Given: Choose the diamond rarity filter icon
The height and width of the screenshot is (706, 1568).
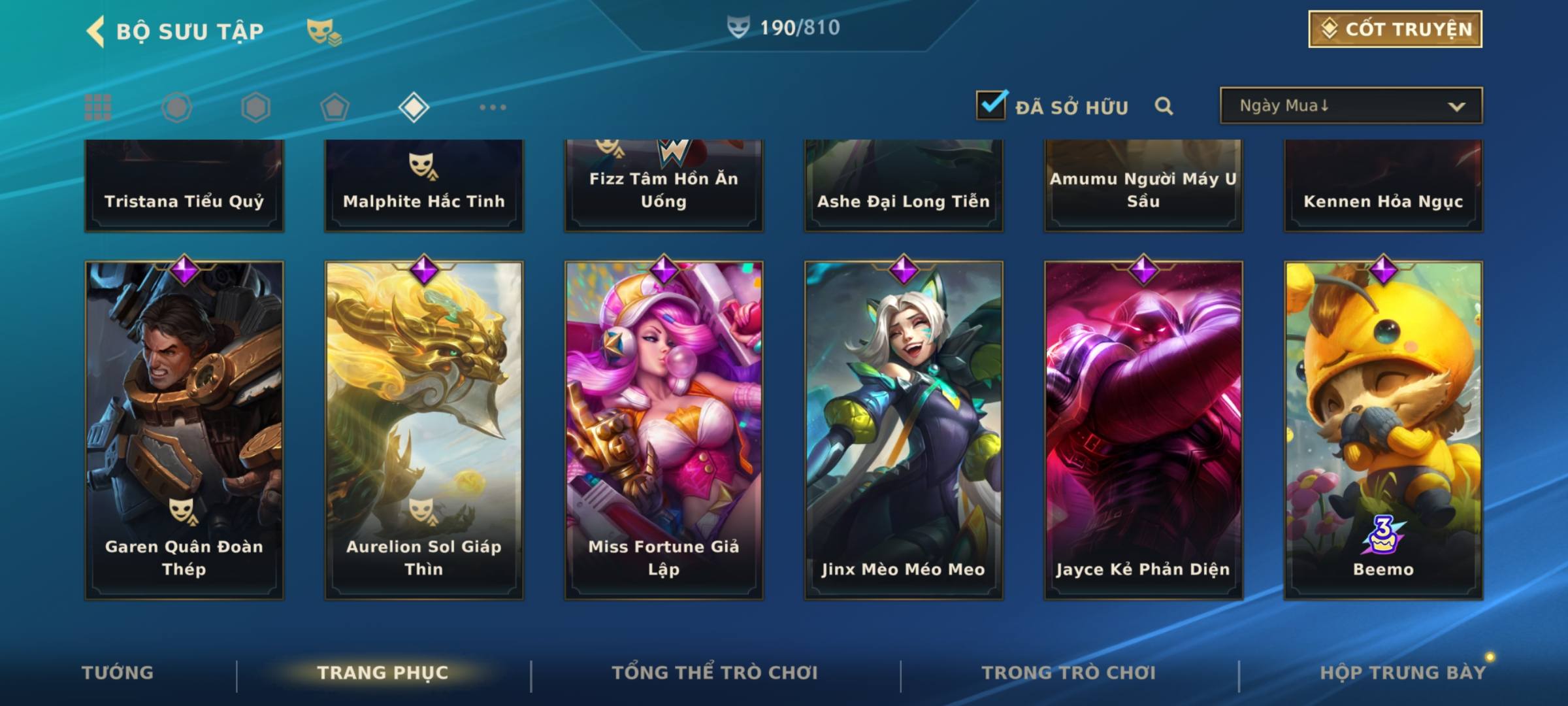Looking at the screenshot, I should tap(414, 107).
